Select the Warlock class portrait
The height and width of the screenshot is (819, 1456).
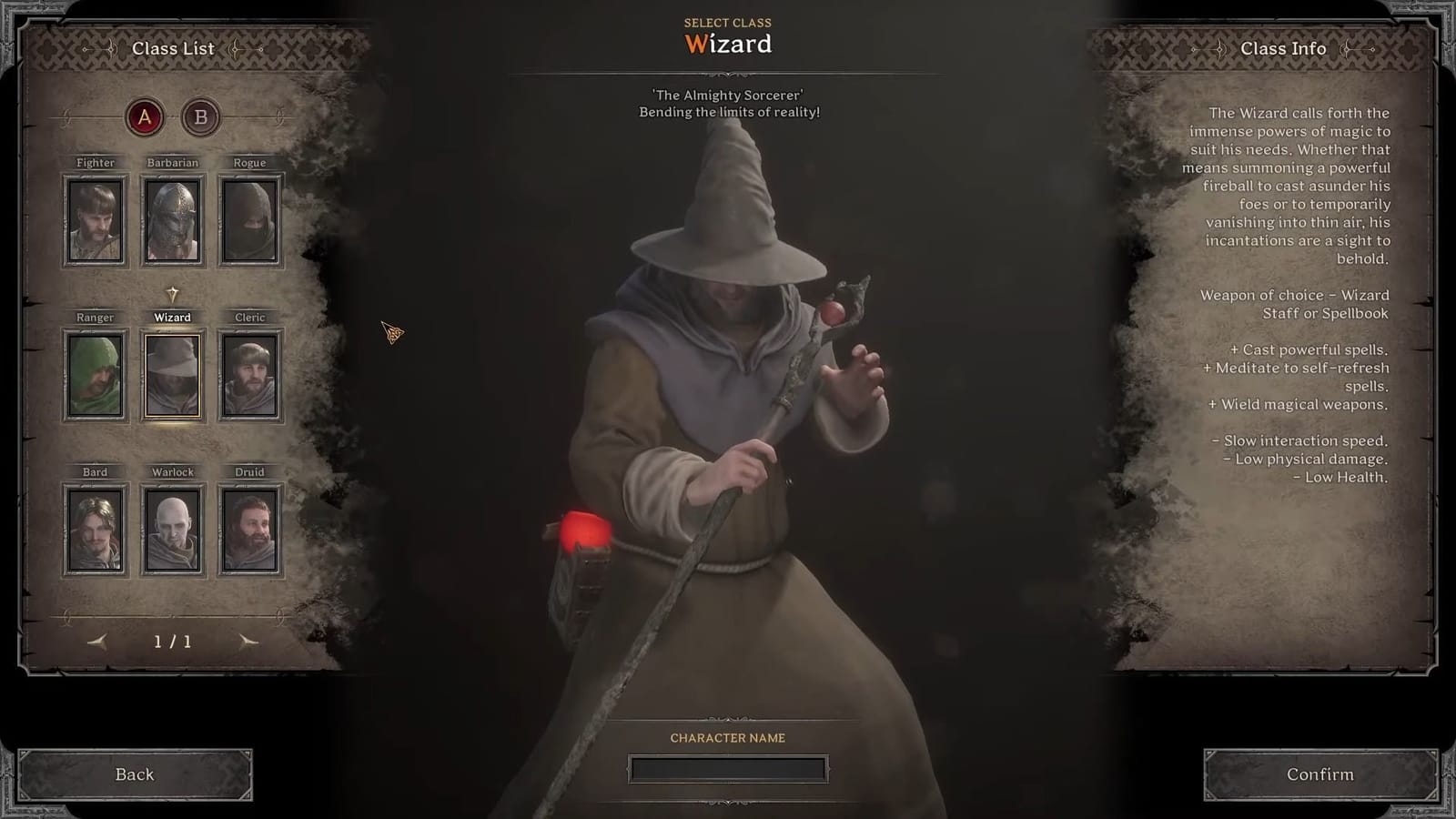(x=173, y=528)
